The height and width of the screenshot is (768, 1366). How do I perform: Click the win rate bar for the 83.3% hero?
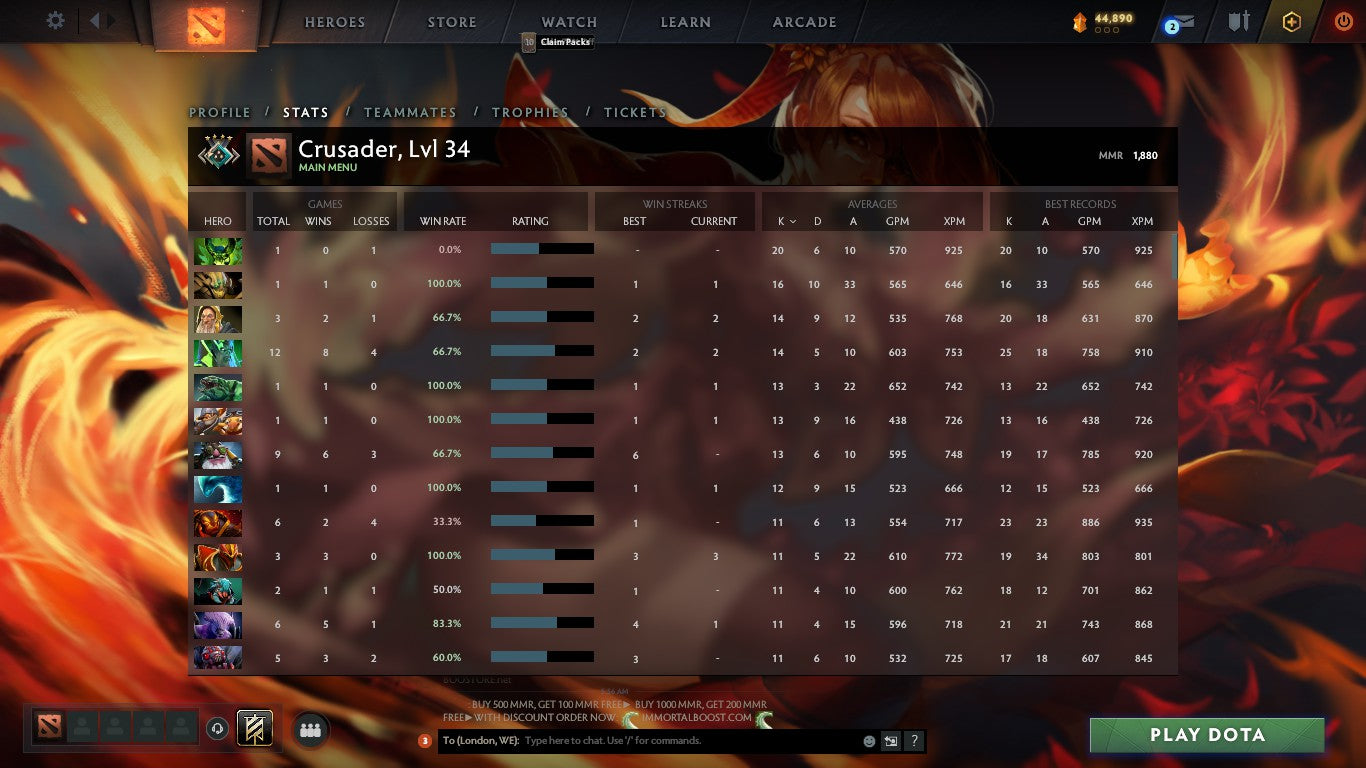[545, 624]
